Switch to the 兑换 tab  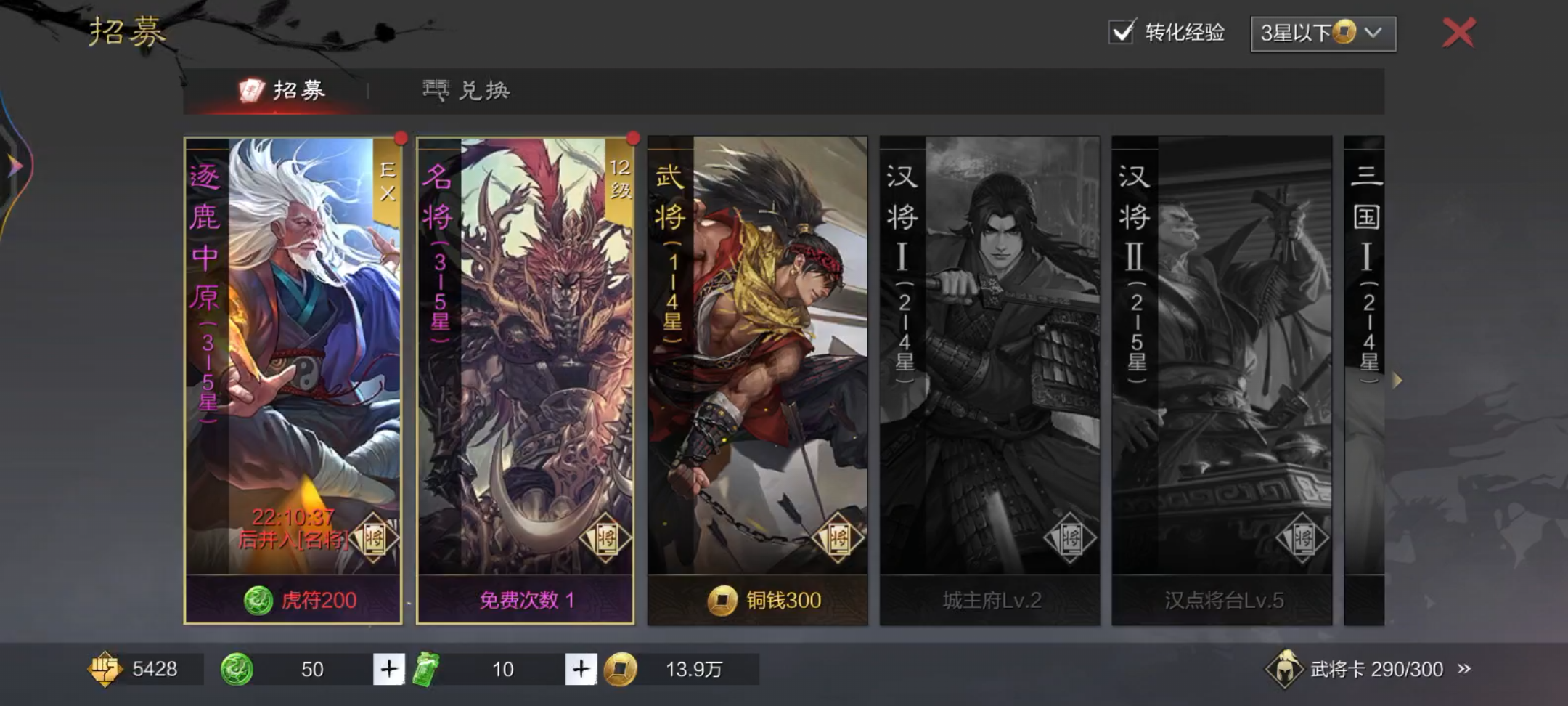tap(470, 89)
